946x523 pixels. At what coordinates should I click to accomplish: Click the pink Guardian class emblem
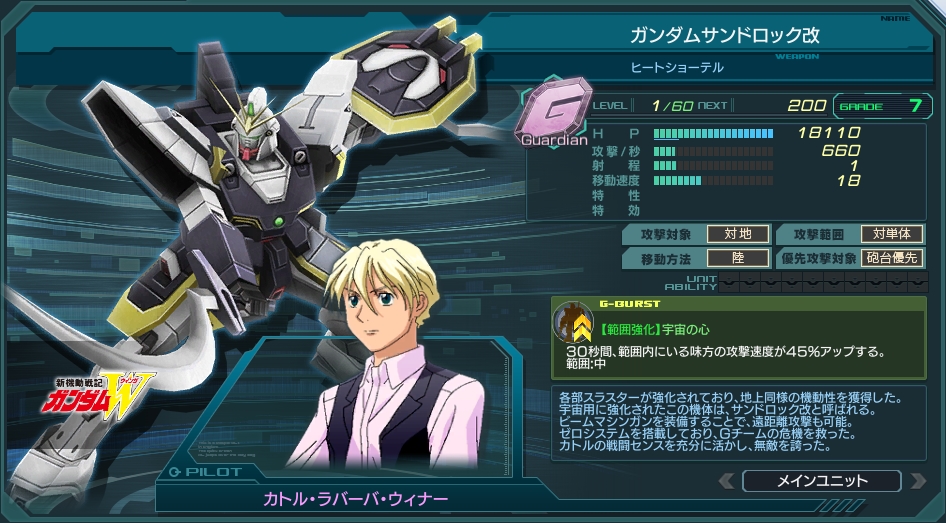(x=553, y=108)
